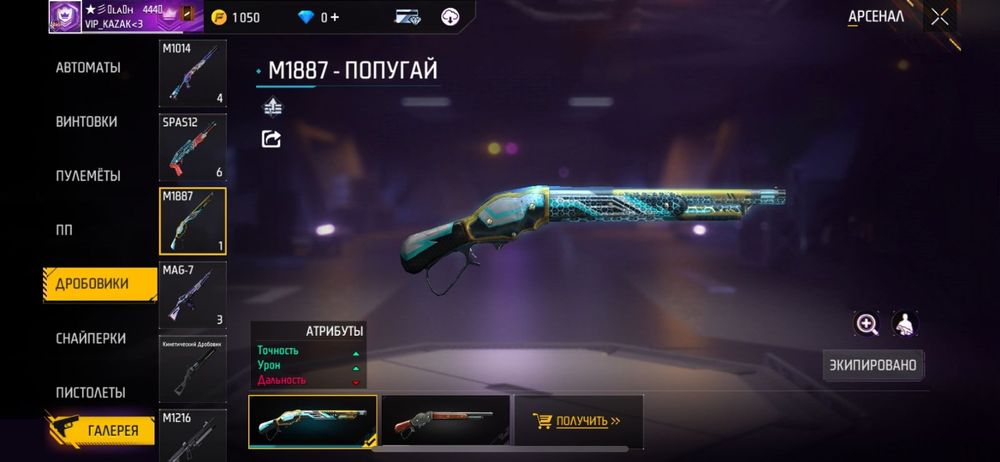Image resolution: width=1000 pixels, height=462 pixels.
Task: Choose the Снайперки category
Action: [x=90, y=338]
